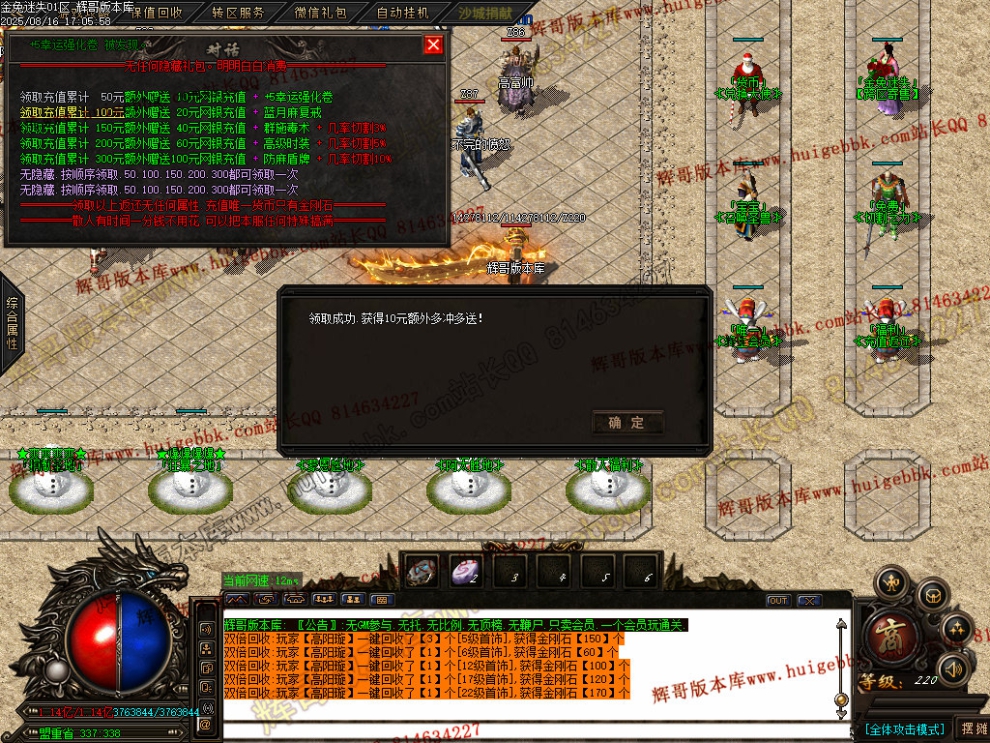
Task: Open the 沙城捐献 menu
Action: click(x=485, y=13)
